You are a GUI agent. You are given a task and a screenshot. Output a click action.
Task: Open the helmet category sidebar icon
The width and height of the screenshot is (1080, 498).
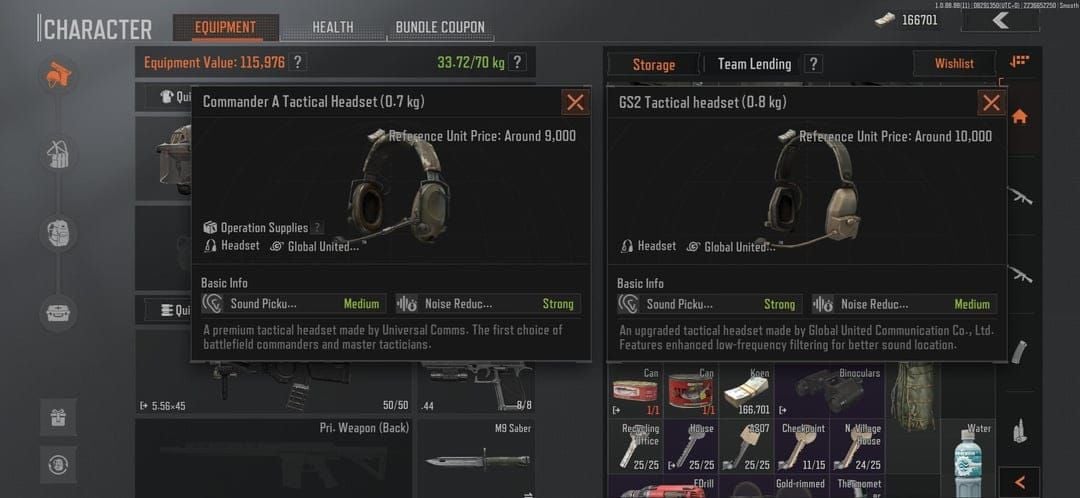[59, 76]
